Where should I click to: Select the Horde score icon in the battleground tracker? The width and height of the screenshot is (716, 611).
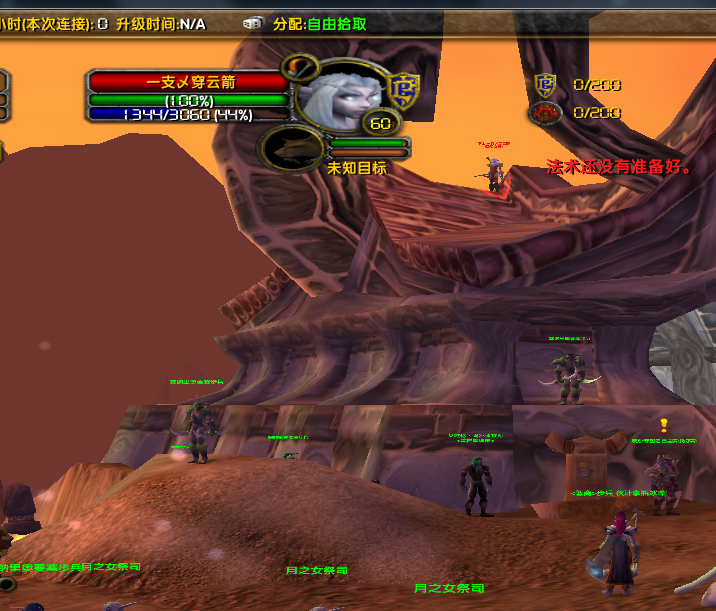tap(545, 113)
